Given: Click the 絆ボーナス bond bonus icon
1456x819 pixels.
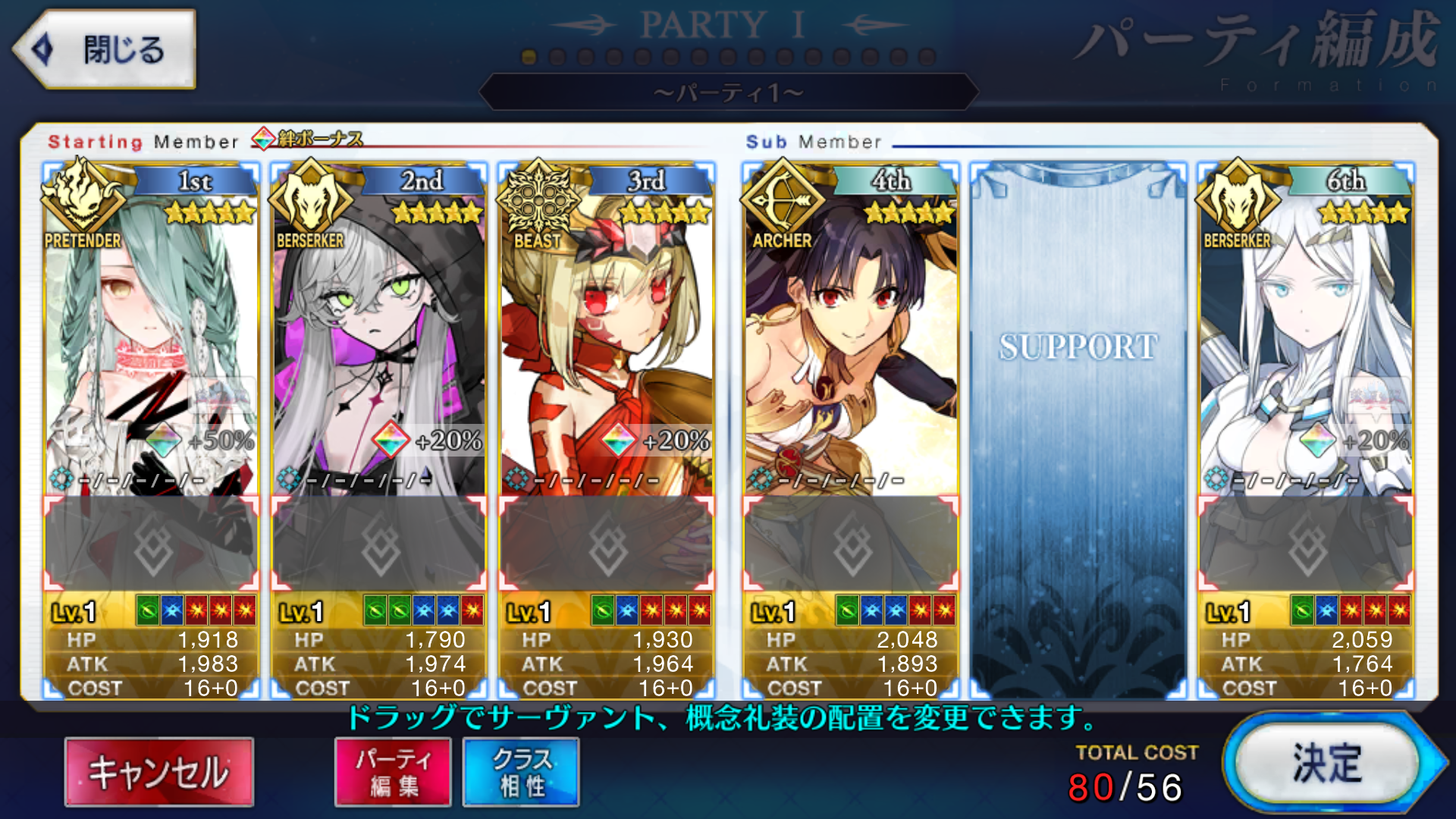Looking at the screenshot, I should (265, 139).
